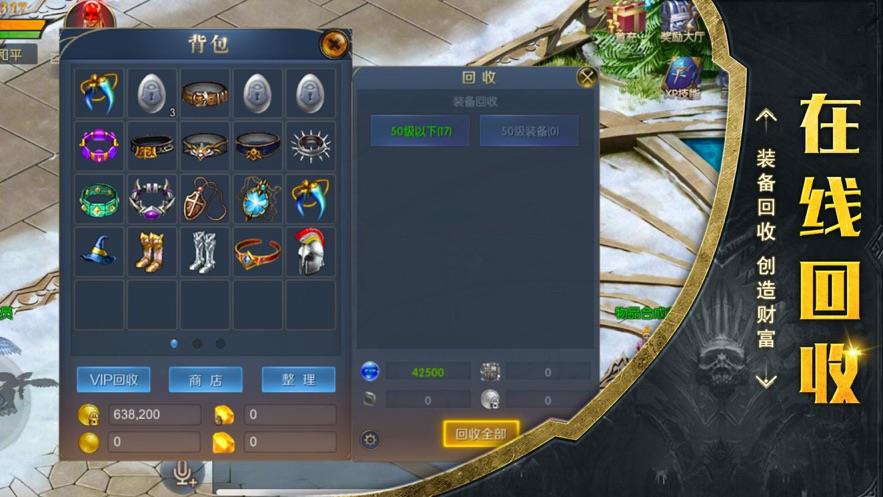883x497 pixels.
Task: Close the 回收 recycle panel
Action: [x=587, y=76]
